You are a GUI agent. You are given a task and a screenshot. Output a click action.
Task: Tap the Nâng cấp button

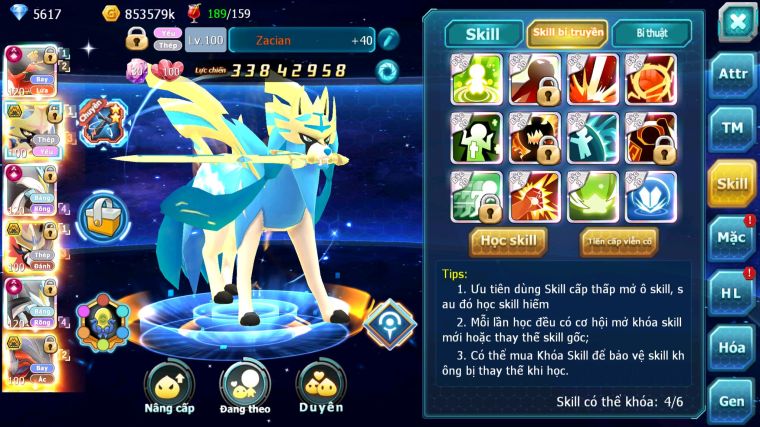(169, 388)
